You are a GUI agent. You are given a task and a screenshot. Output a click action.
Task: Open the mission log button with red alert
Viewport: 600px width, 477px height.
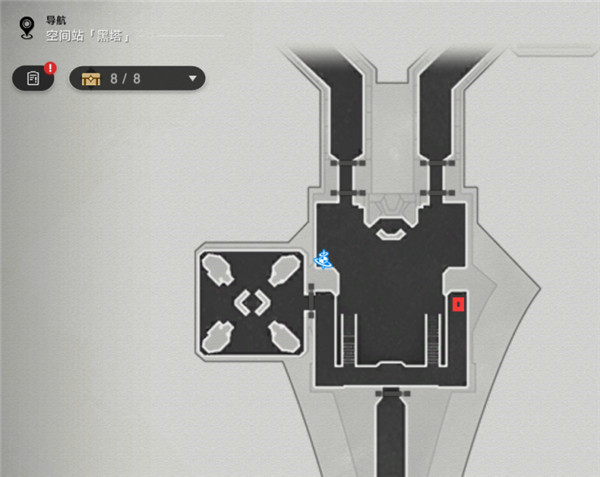[34, 78]
